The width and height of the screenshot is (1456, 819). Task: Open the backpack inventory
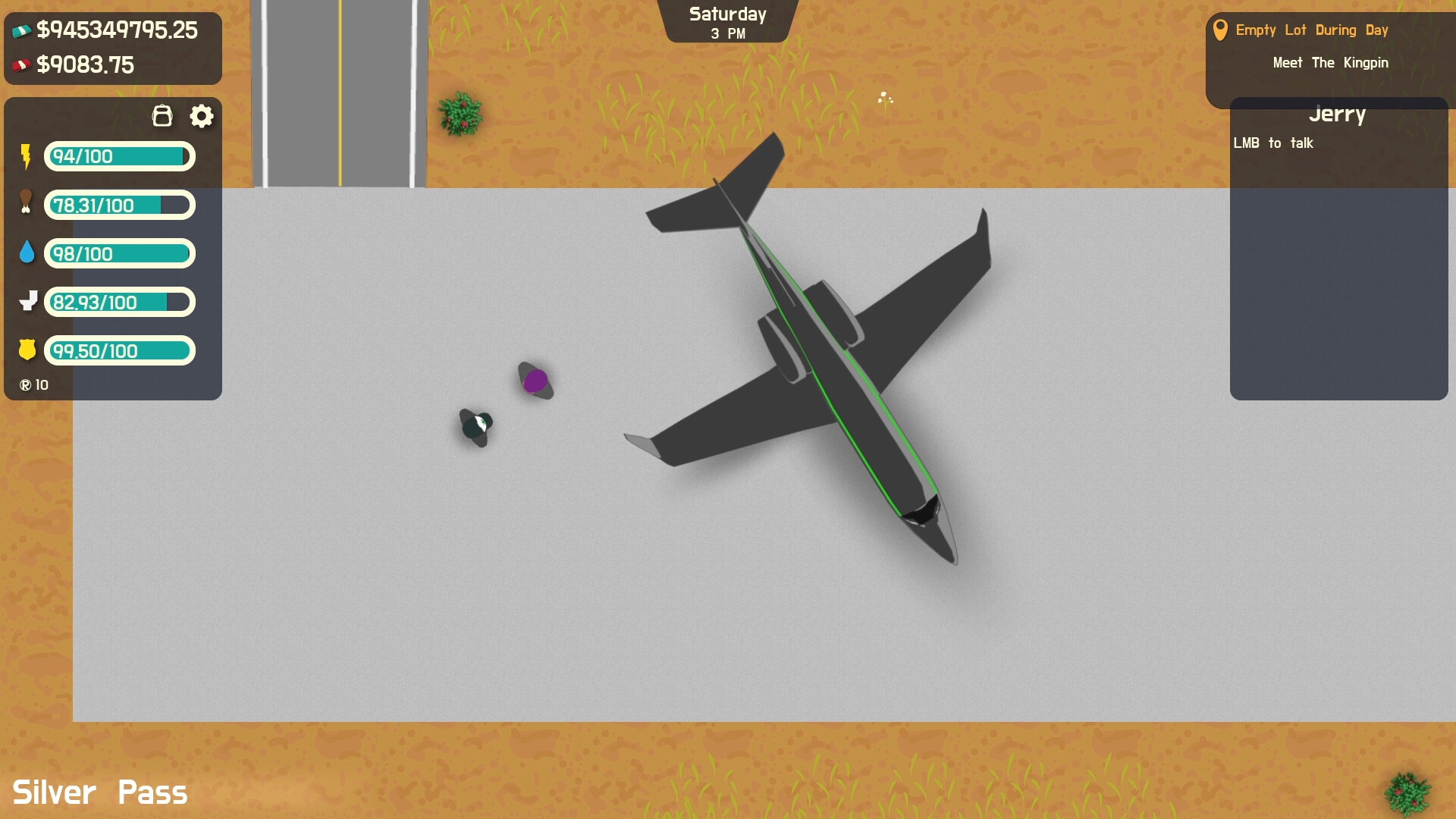tap(162, 115)
